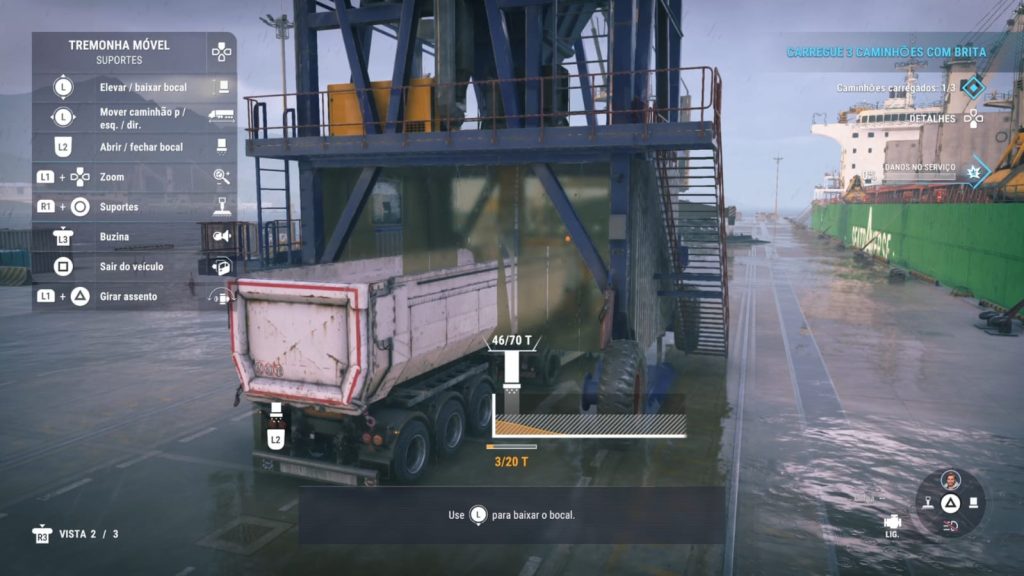Choose Sair do veículo exit icon
This screenshot has height=576, width=1024.
click(221, 267)
